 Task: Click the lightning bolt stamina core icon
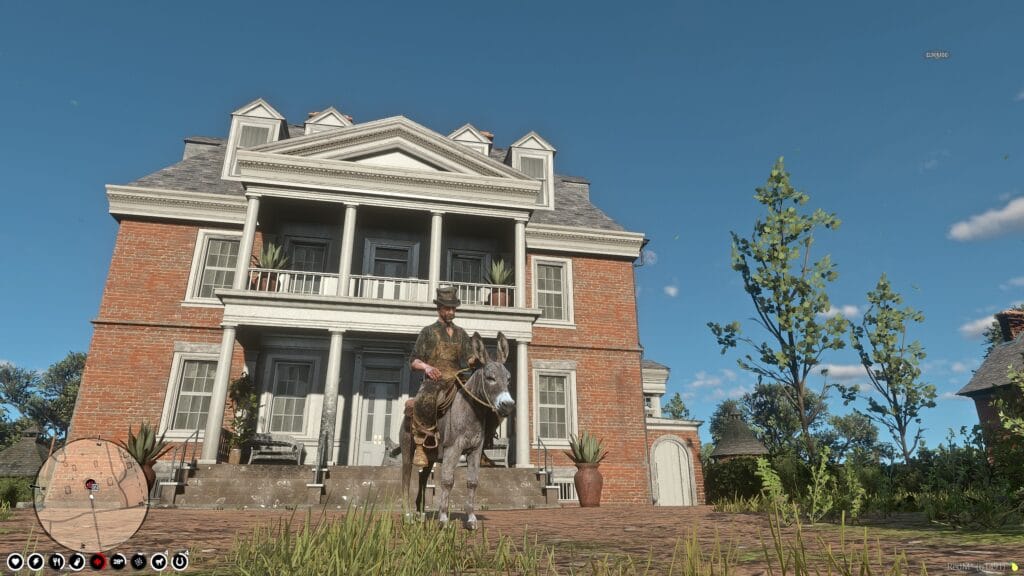36,561
